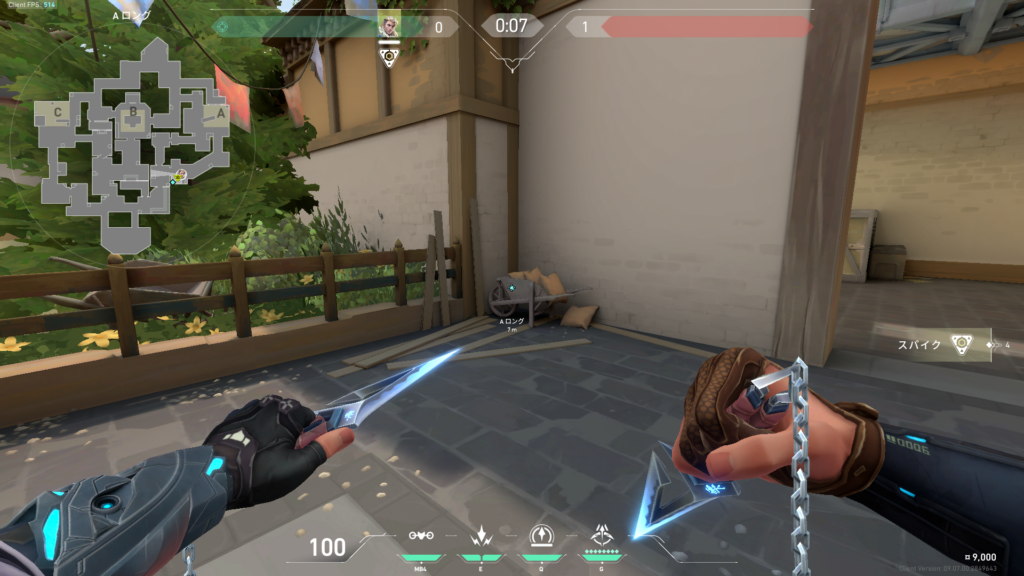Image resolution: width=1024 pixels, height=576 pixels.
Task: Select the スパイク (Spike) inventory slot
Action: pyautogui.click(x=943, y=344)
